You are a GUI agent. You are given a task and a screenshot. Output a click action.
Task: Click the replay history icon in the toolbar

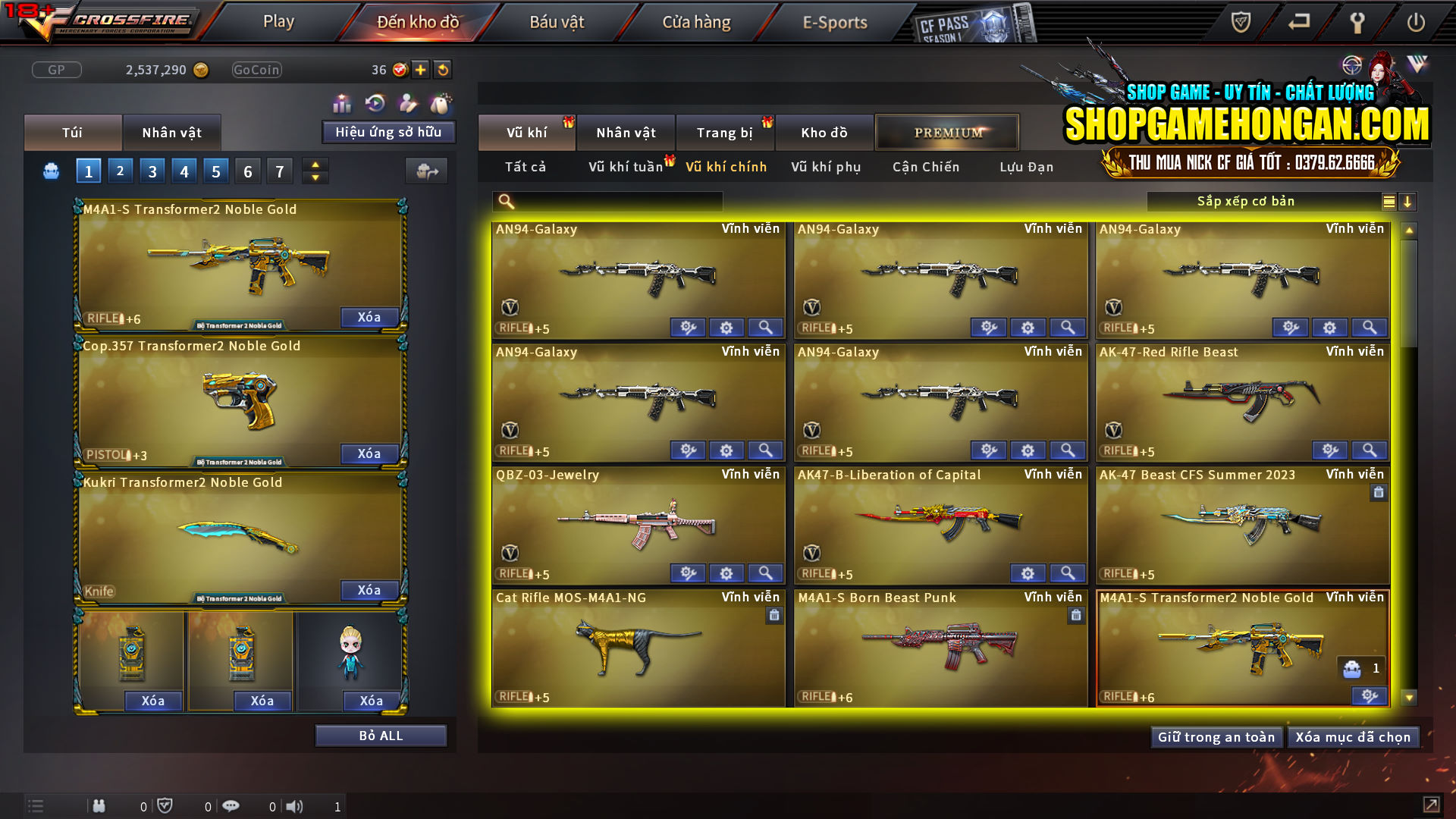(374, 103)
